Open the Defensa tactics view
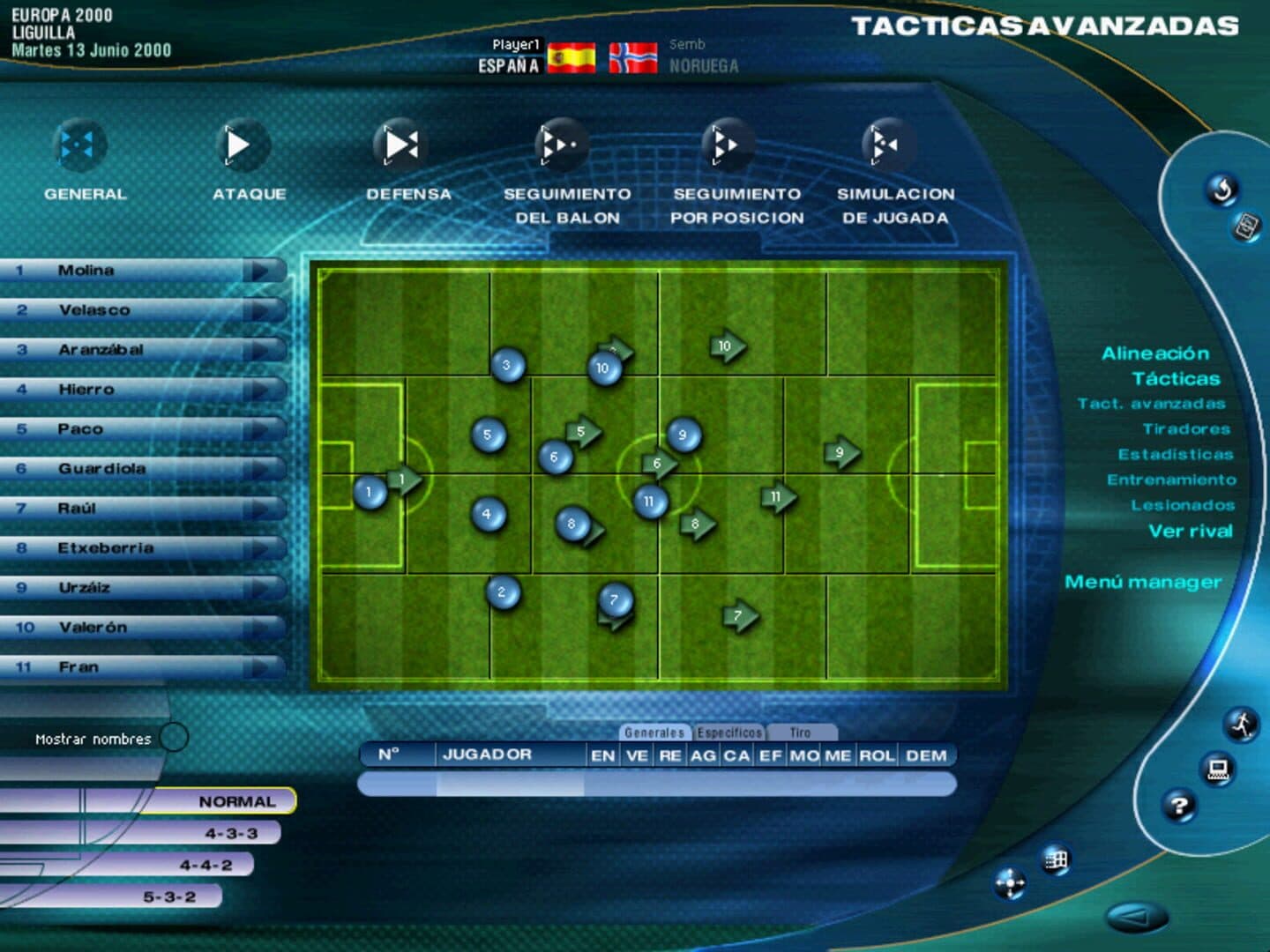Image resolution: width=1270 pixels, height=952 pixels. (402, 145)
